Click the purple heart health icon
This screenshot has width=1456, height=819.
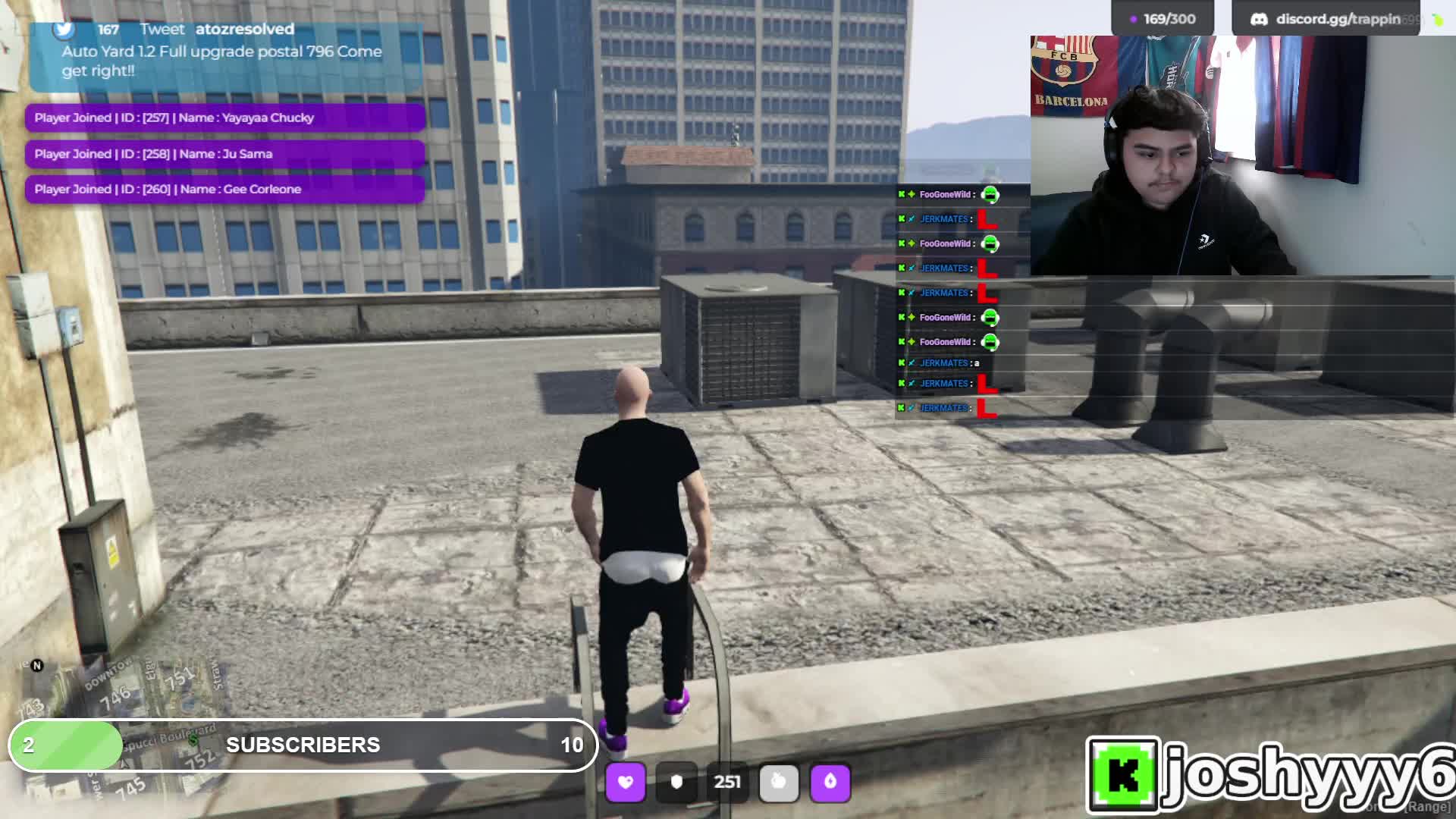tap(626, 782)
